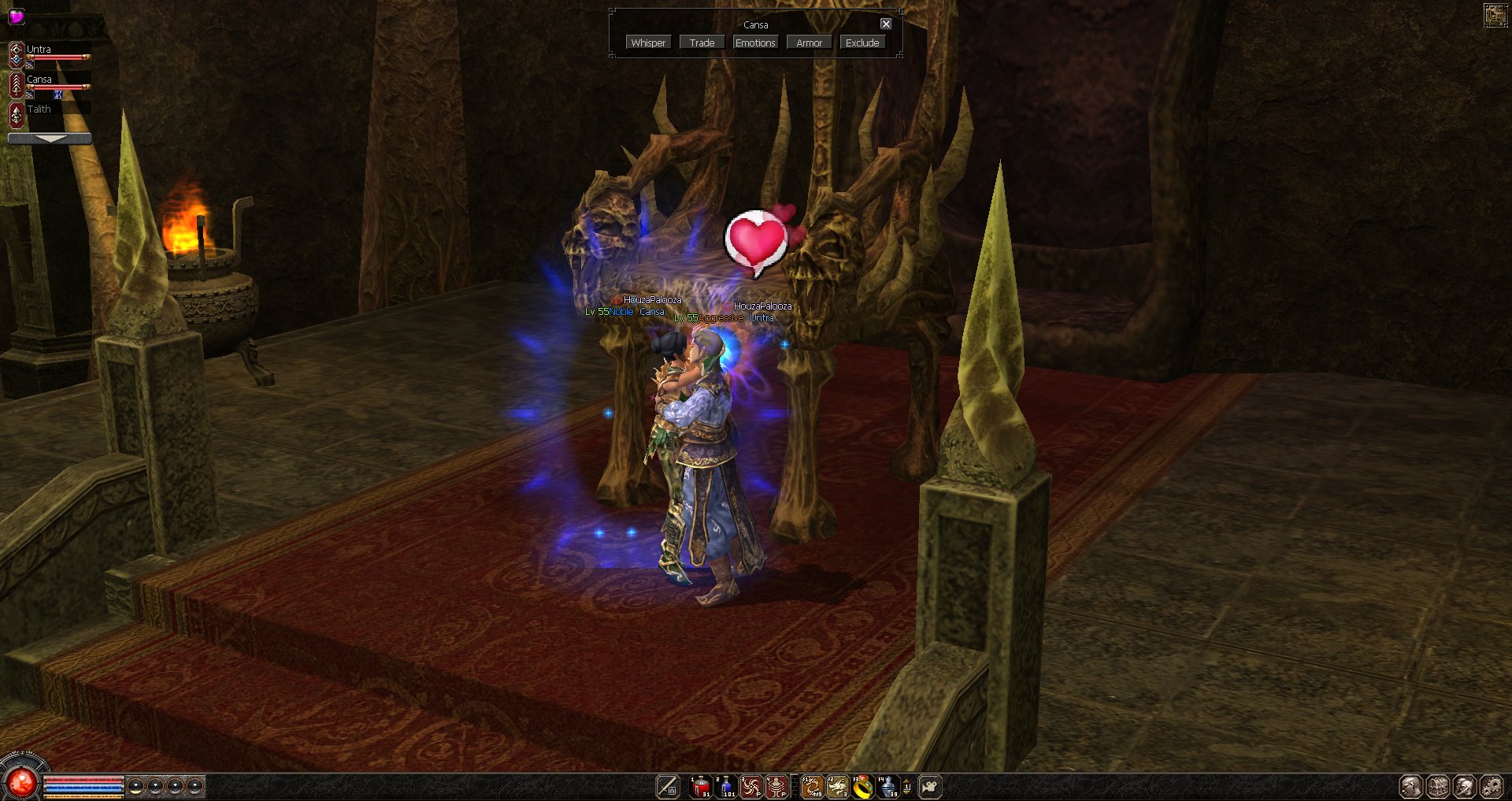This screenshot has height=801, width=1512.
Task: Expand the party list arrow
Action: tap(50, 139)
